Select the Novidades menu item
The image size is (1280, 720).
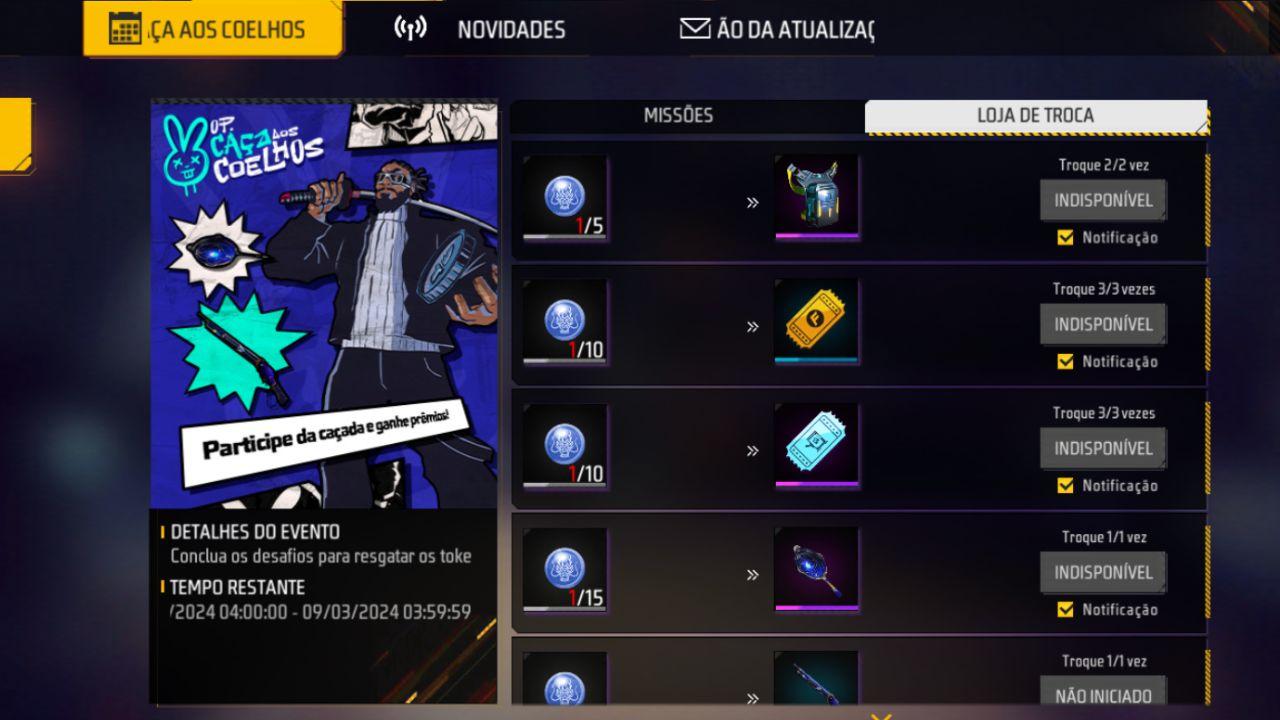(511, 30)
